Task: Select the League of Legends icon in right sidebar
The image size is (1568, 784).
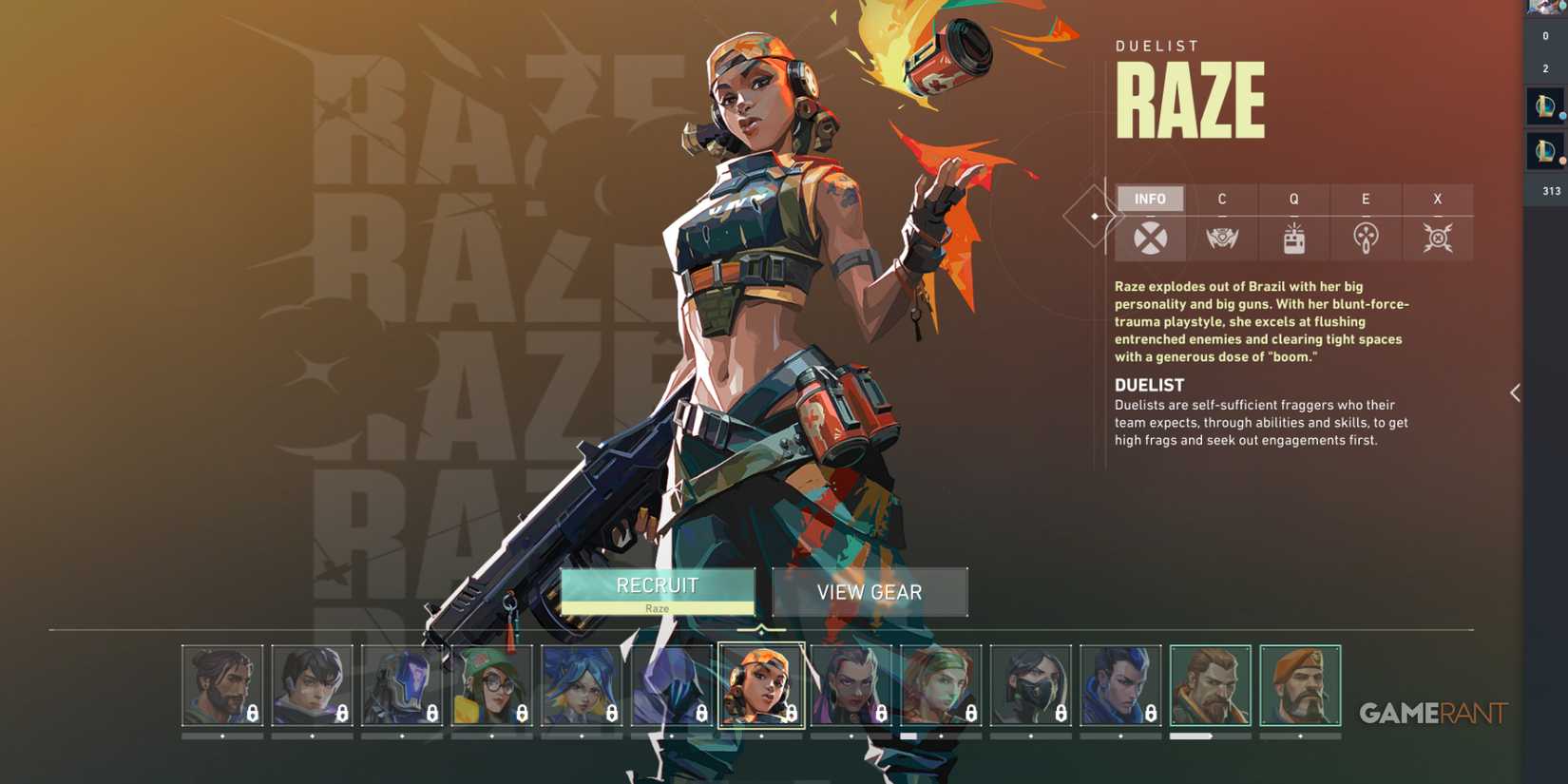Action: tap(1544, 105)
